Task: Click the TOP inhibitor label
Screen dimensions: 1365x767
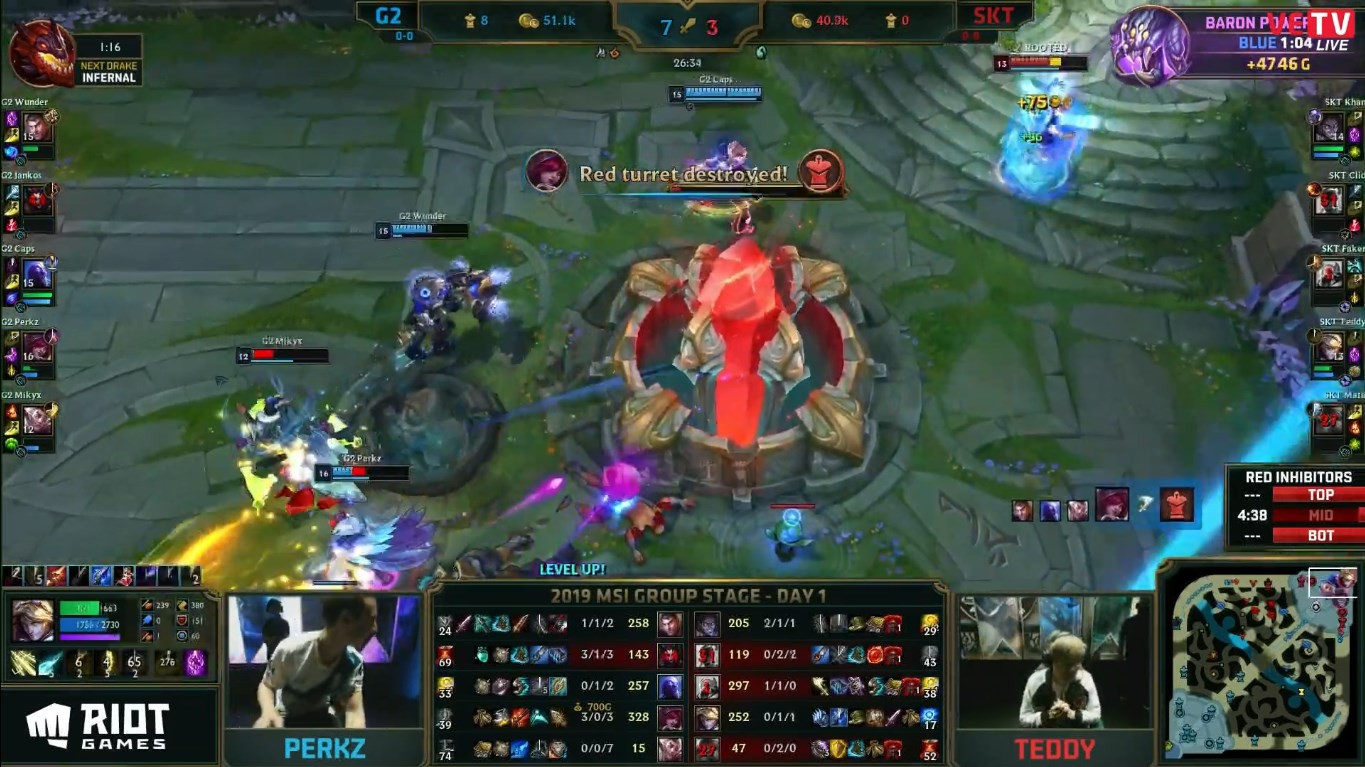Action: [x=1322, y=493]
